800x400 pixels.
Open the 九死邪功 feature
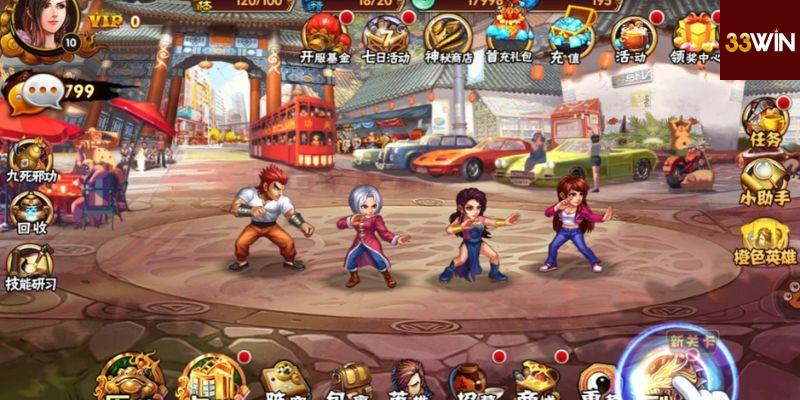pos(30,160)
